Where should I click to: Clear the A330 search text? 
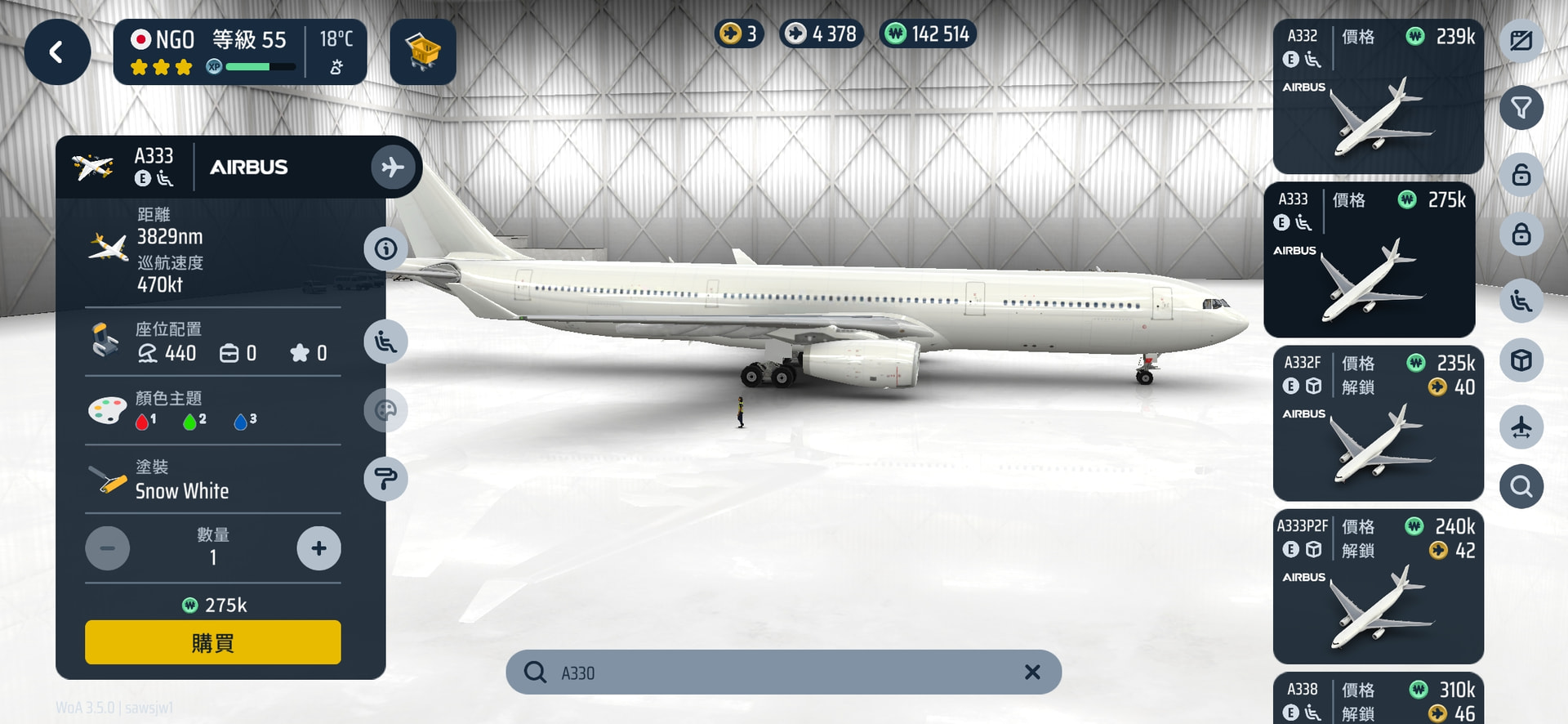pyautogui.click(x=1032, y=672)
